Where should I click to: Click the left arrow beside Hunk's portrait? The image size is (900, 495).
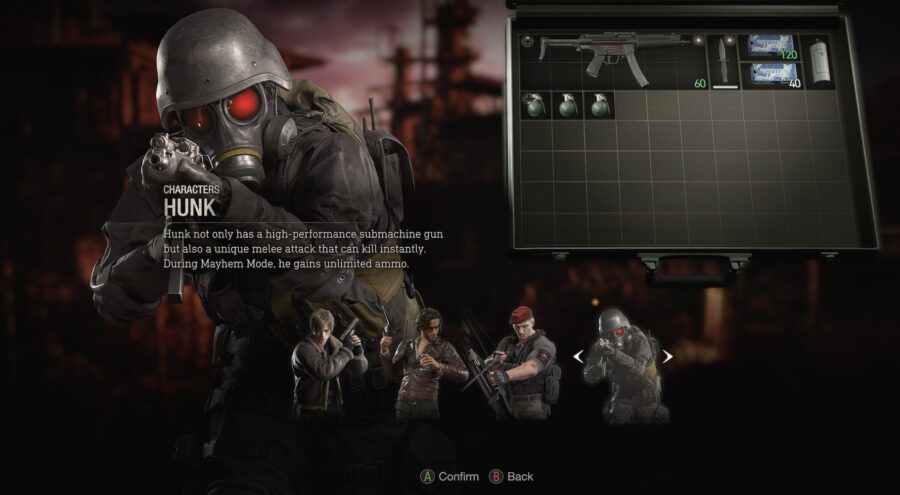click(x=578, y=355)
